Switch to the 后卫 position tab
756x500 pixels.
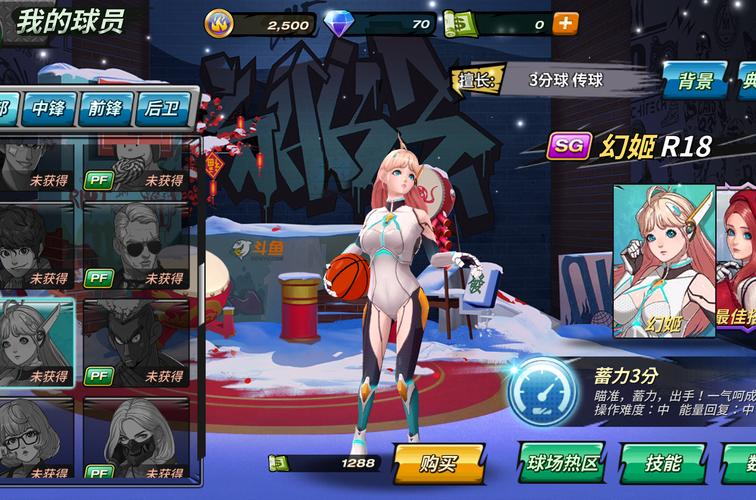pyautogui.click(x=162, y=108)
